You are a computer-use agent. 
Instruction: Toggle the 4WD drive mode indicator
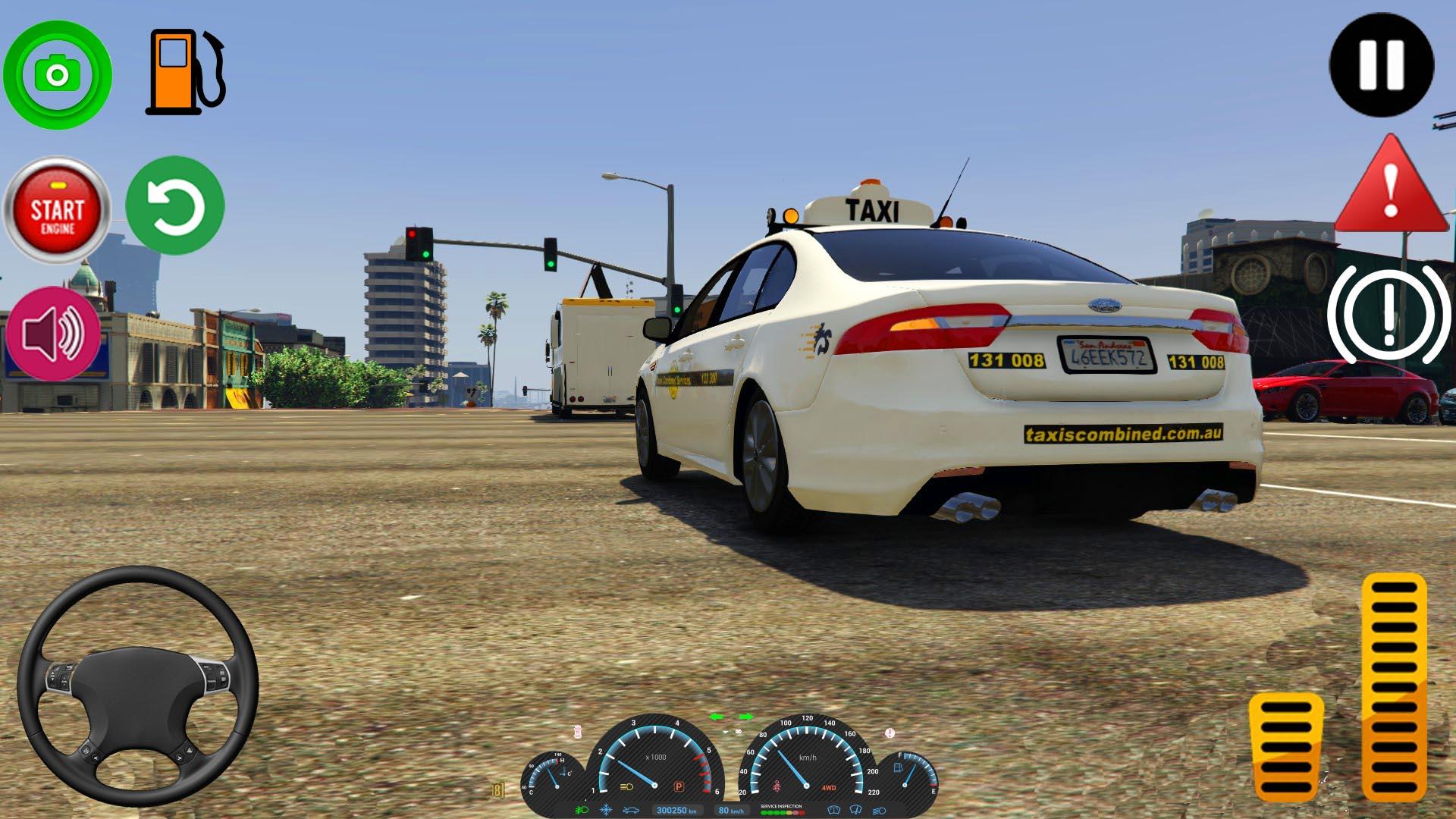(x=830, y=788)
